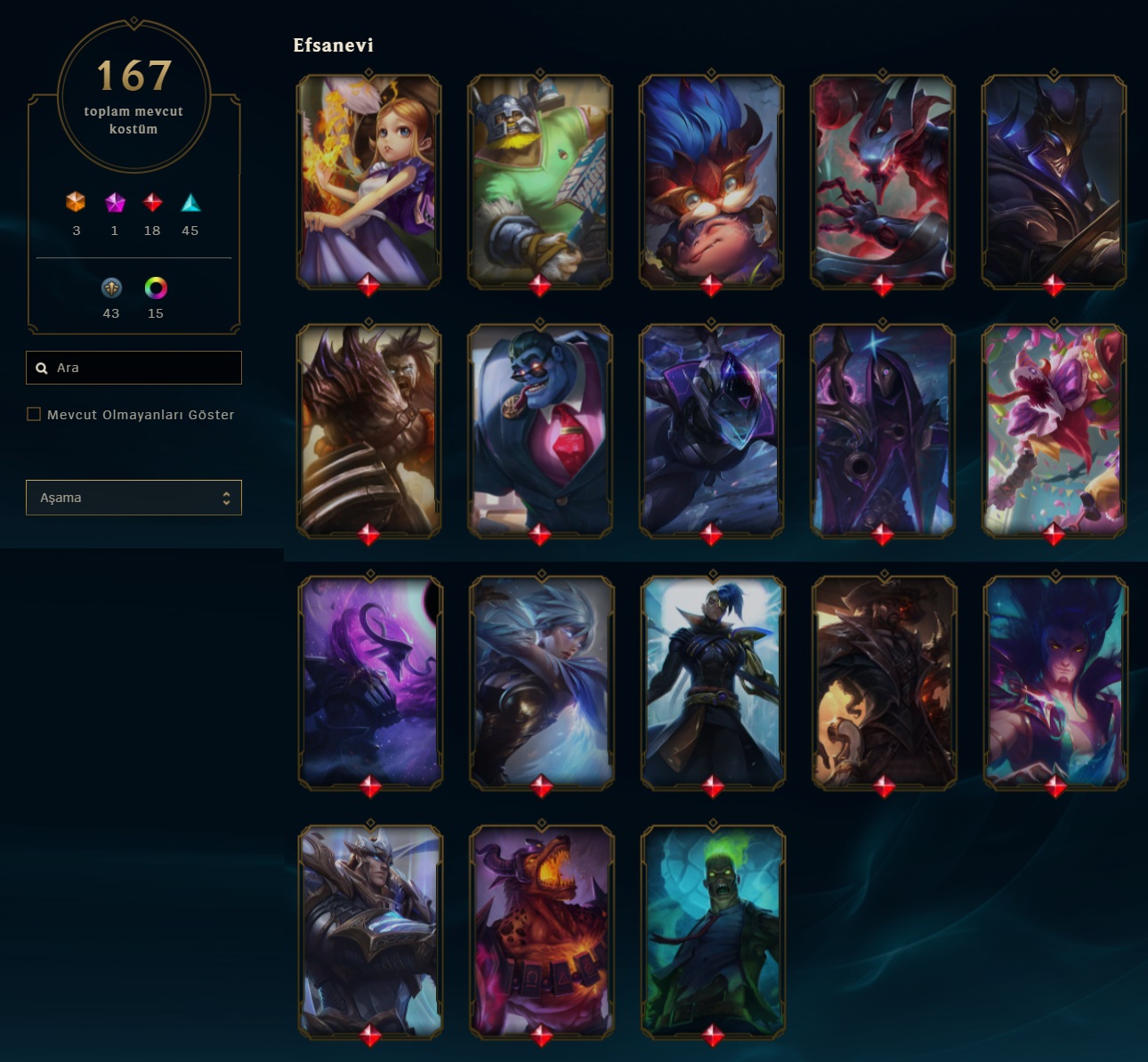Select the long-haired figure on teal background

(1055, 682)
